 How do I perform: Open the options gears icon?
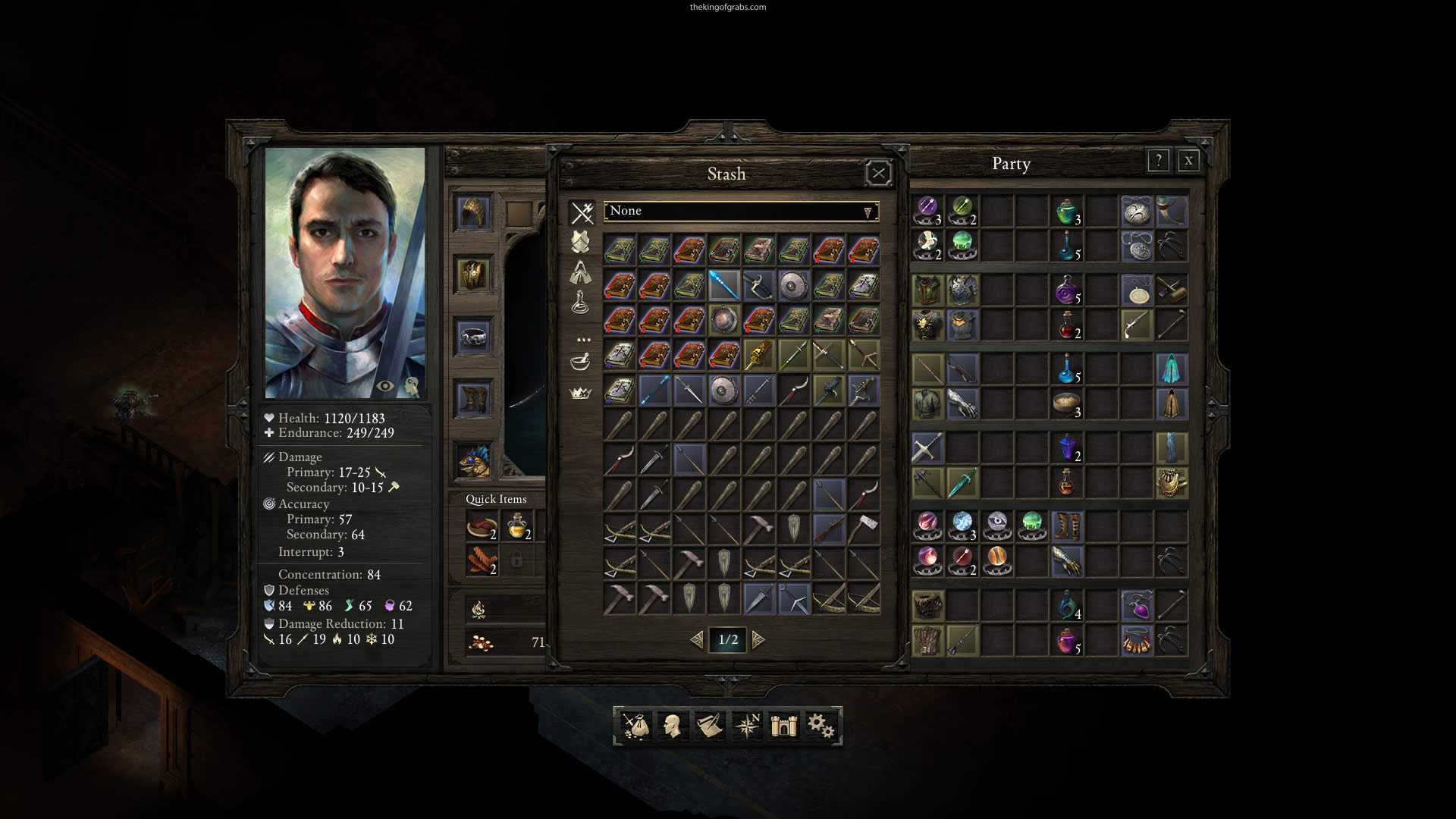point(821,726)
